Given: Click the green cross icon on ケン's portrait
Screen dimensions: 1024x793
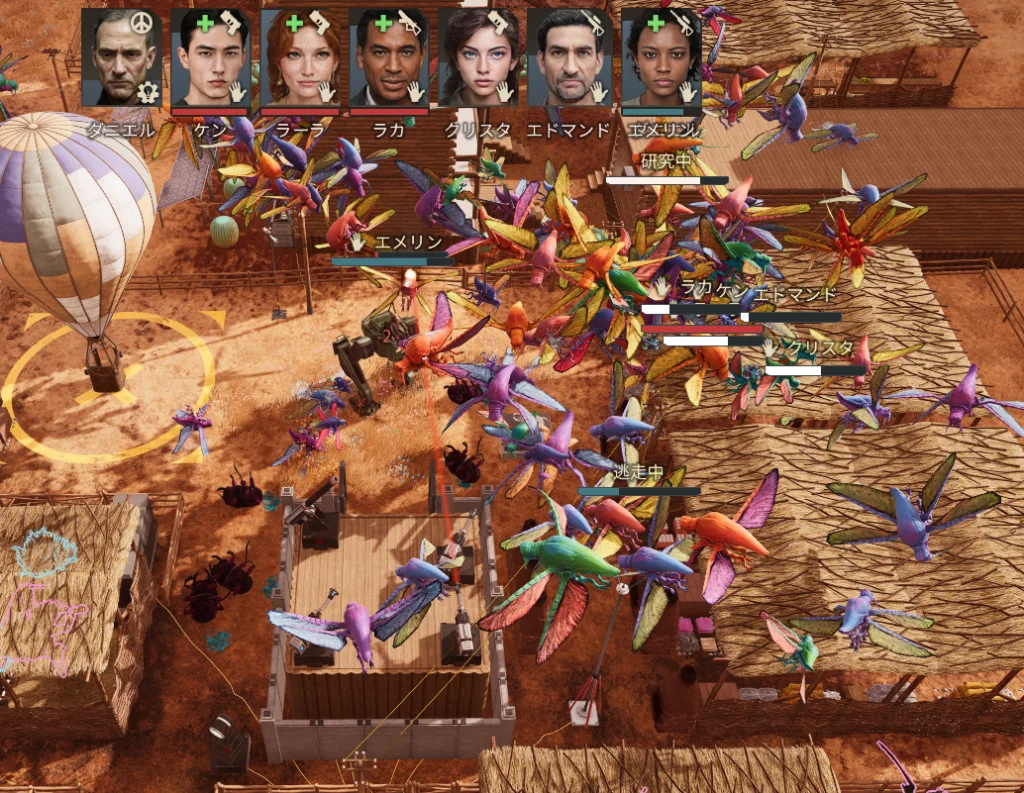Looking at the screenshot, I should click(205, 22).
